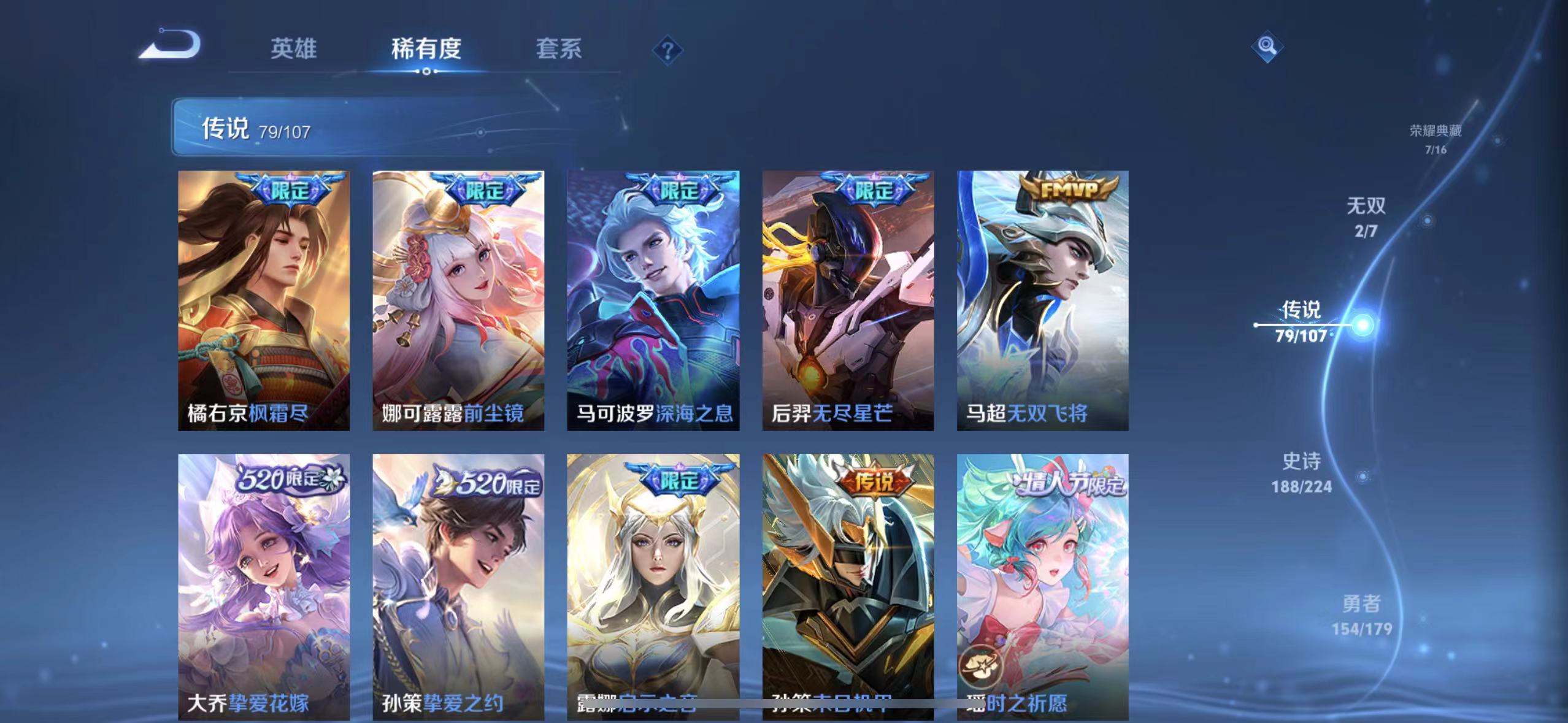Open the help question mark icon
The width and height of the screenshot is (1568, 723).
[665, 52]
